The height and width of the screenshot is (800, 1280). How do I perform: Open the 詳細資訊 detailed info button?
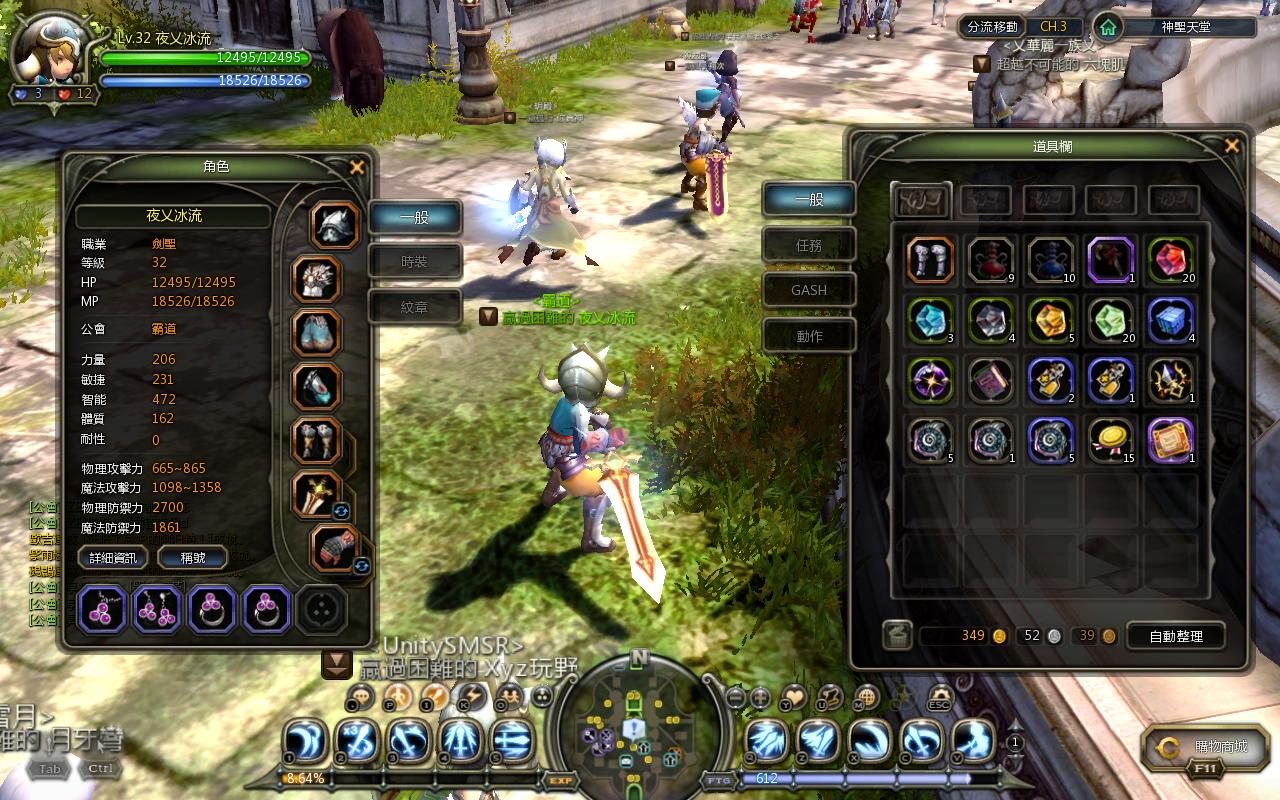click(113, 558)
